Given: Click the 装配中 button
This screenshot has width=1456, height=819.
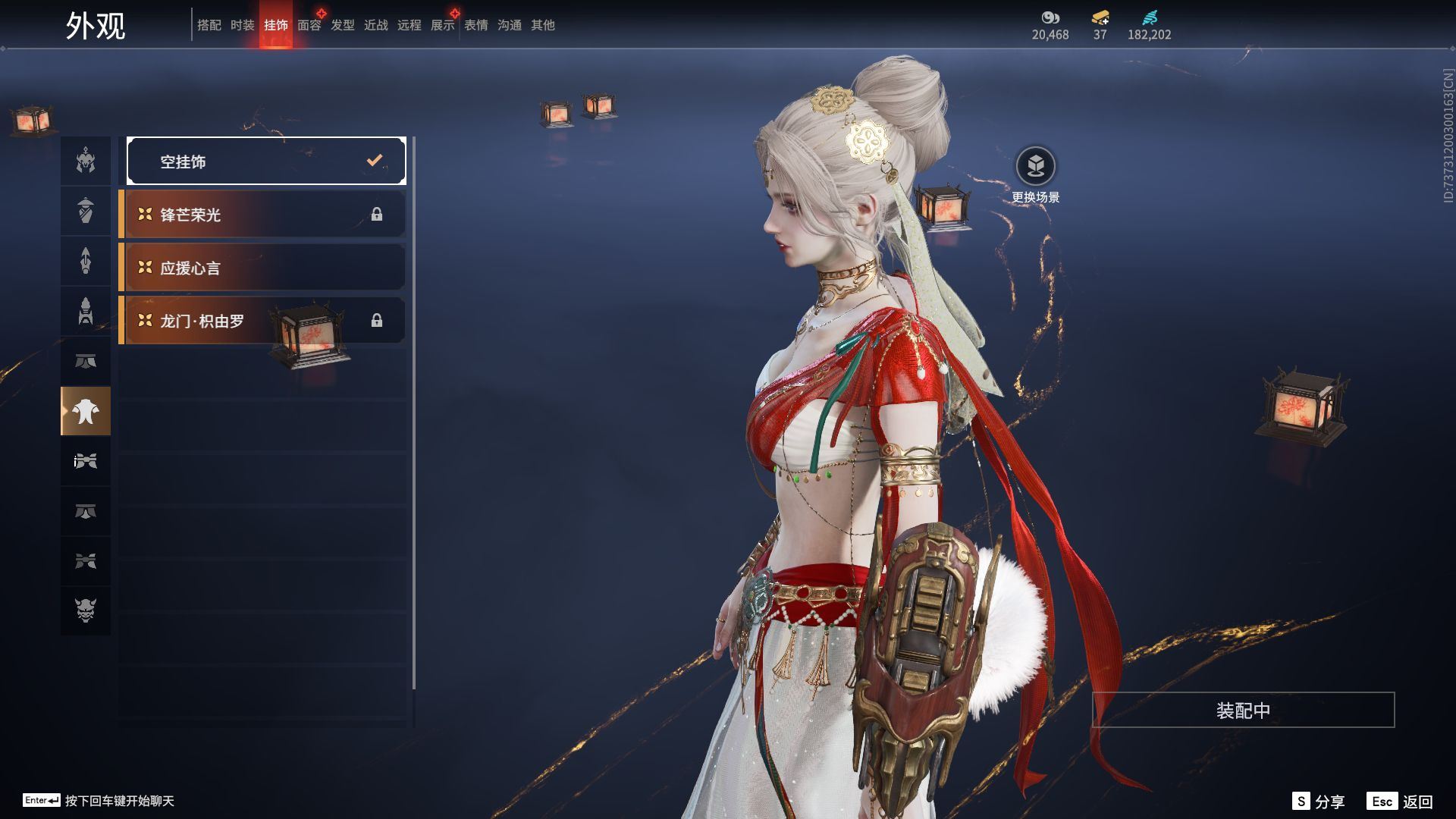Looking at the screenshot, I should (1243, 710).
